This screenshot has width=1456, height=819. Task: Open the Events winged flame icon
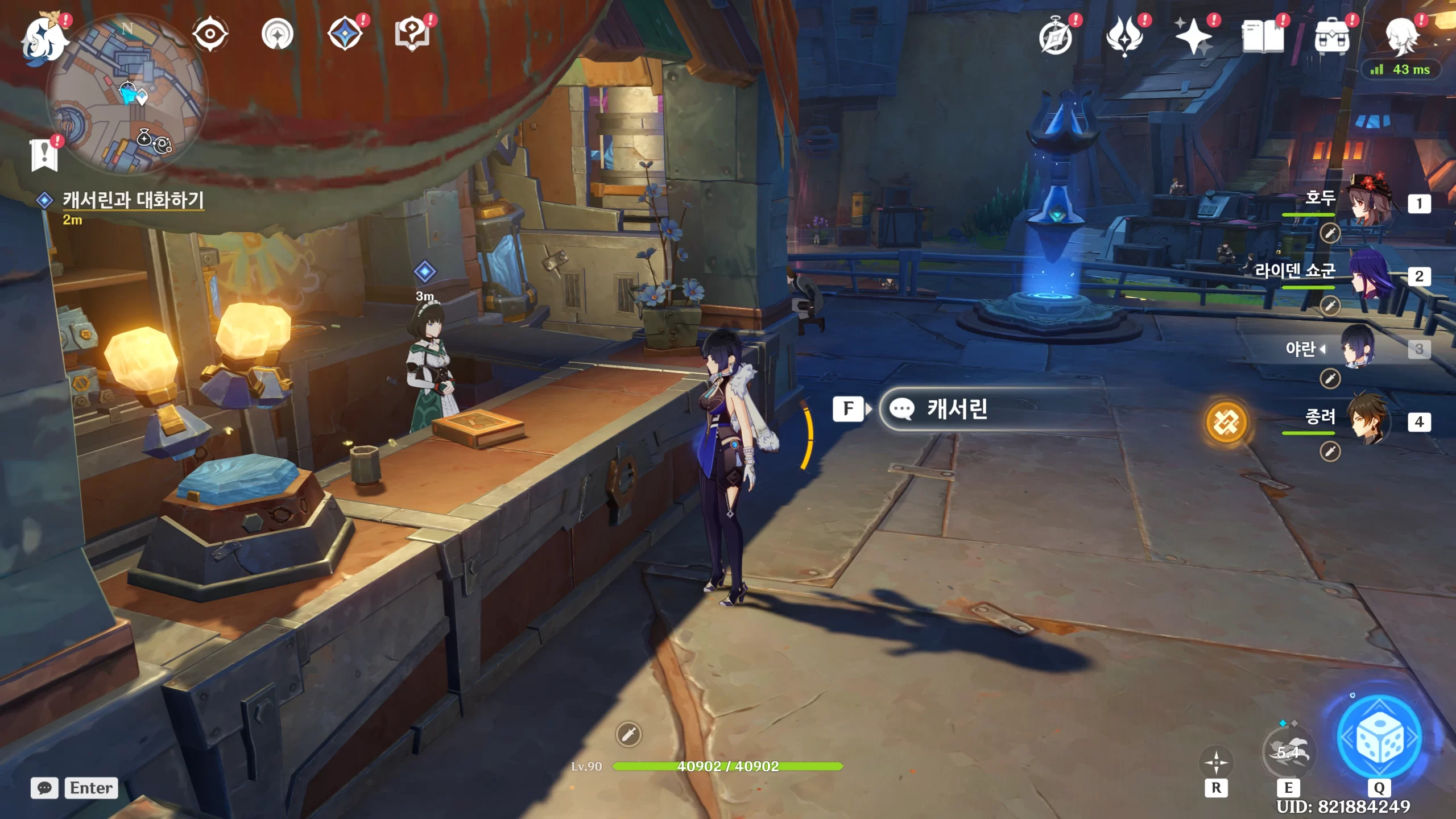[1124, 37]
